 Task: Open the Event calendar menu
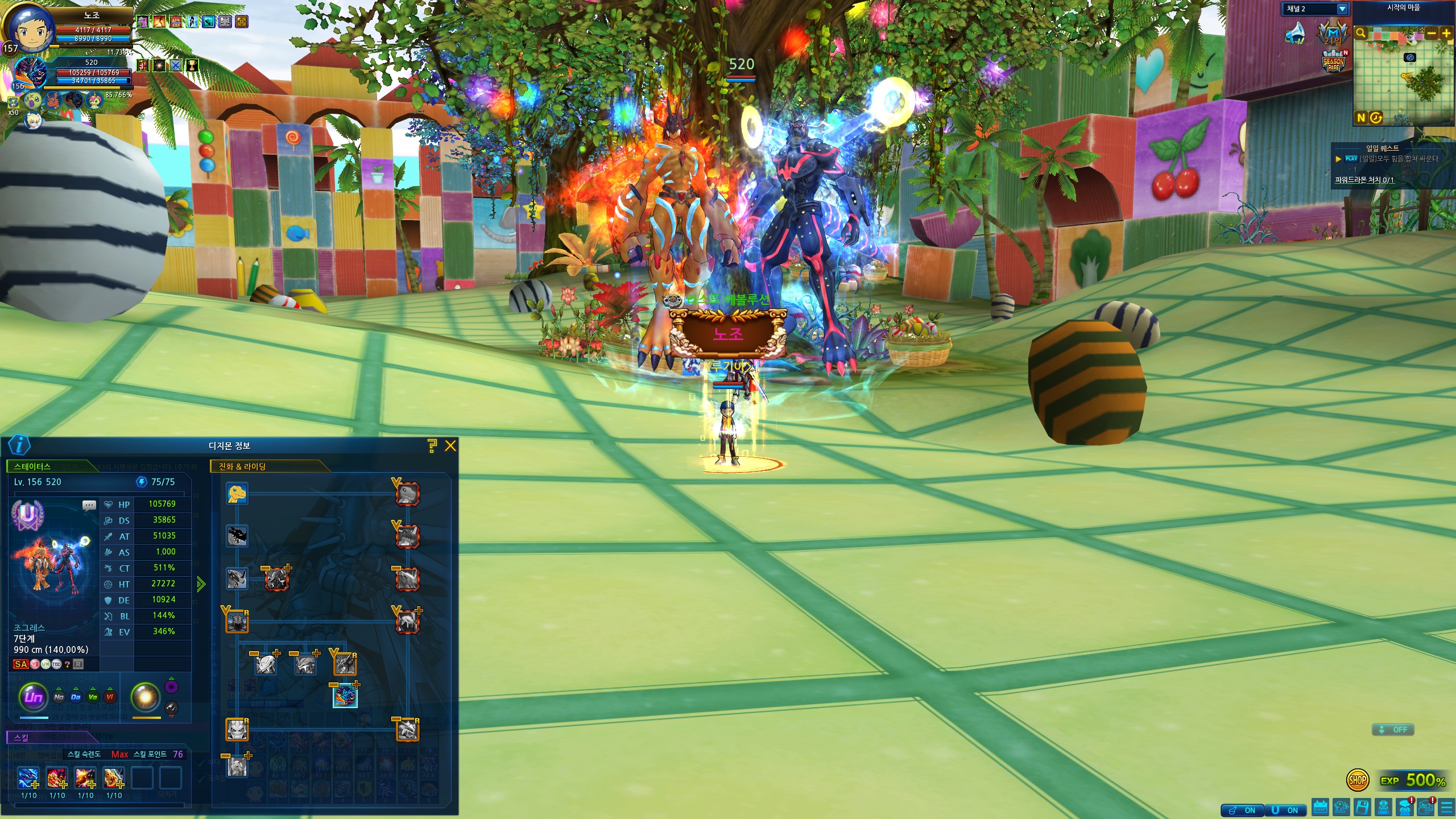[x=1320, y=807]
